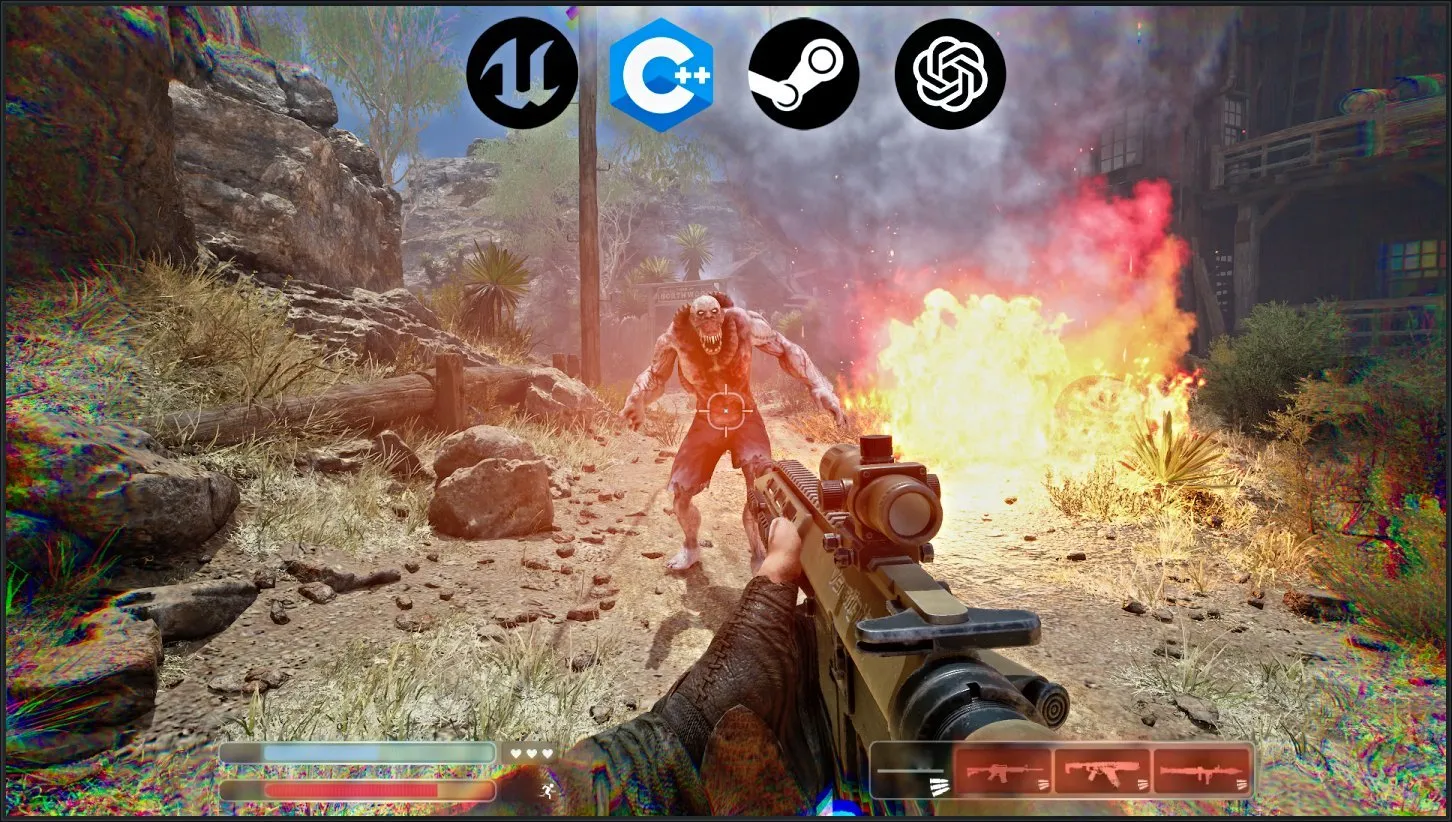This screenshot has height=822, width=1452.
Task: Click the Unreal Engine logo badge
Action: 522,73
